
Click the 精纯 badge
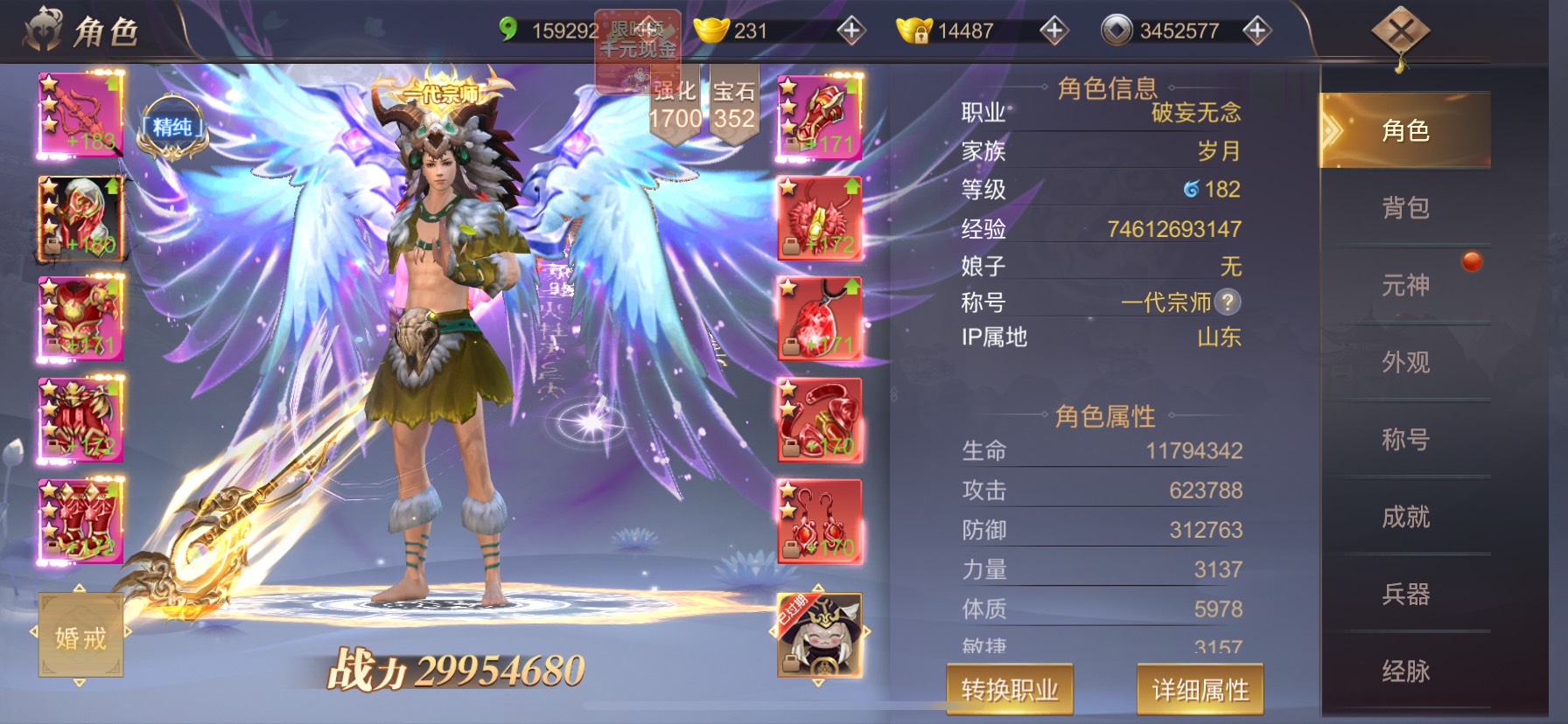(x=172, y=129)
